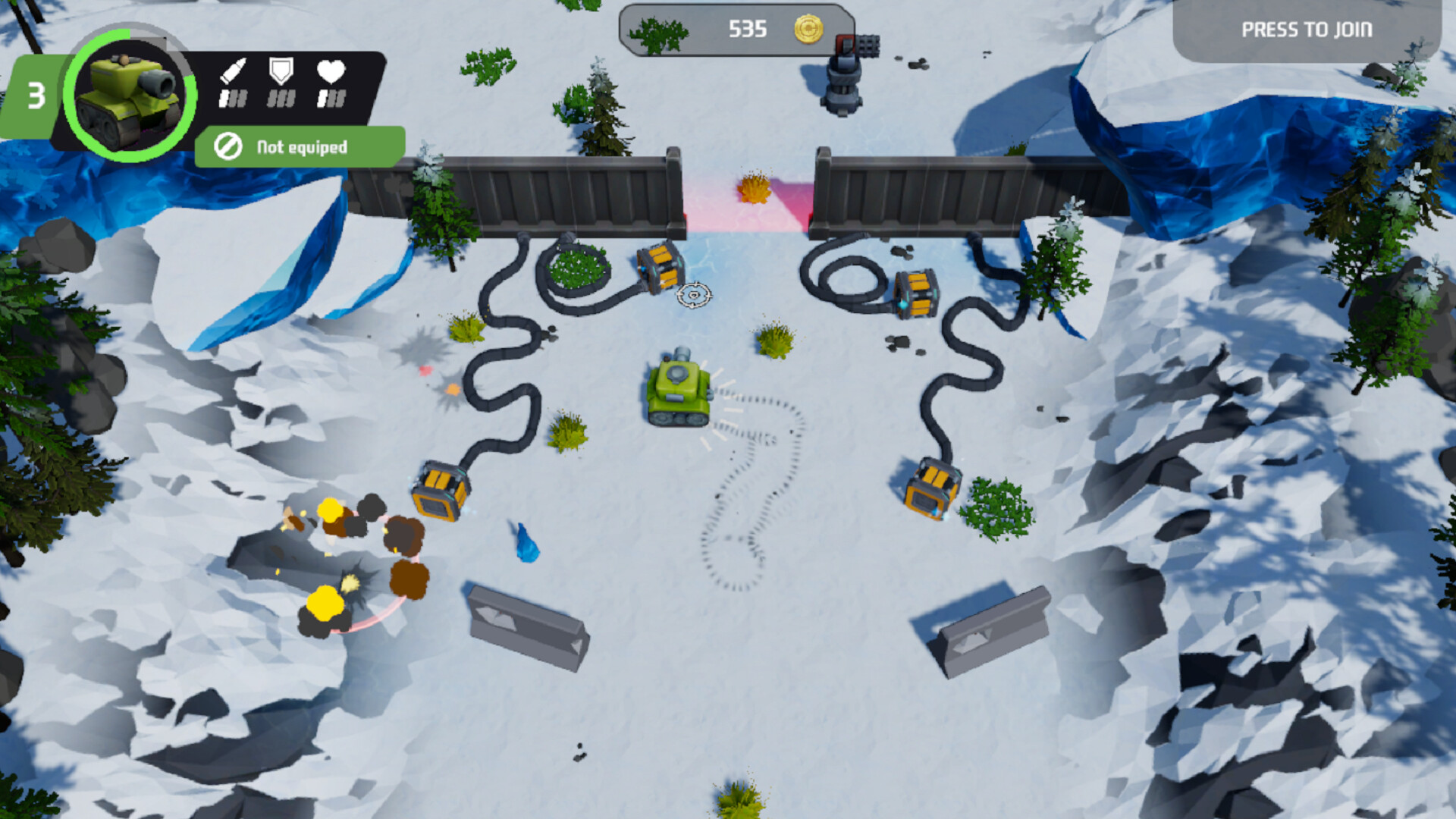Open the "Not equiped" weapon slot

point(300,146)
